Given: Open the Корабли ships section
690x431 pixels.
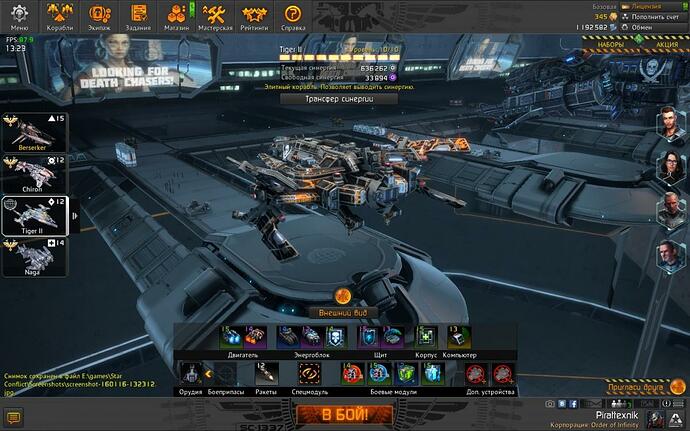Looking at the screenshot, I should tap(61, 16).
